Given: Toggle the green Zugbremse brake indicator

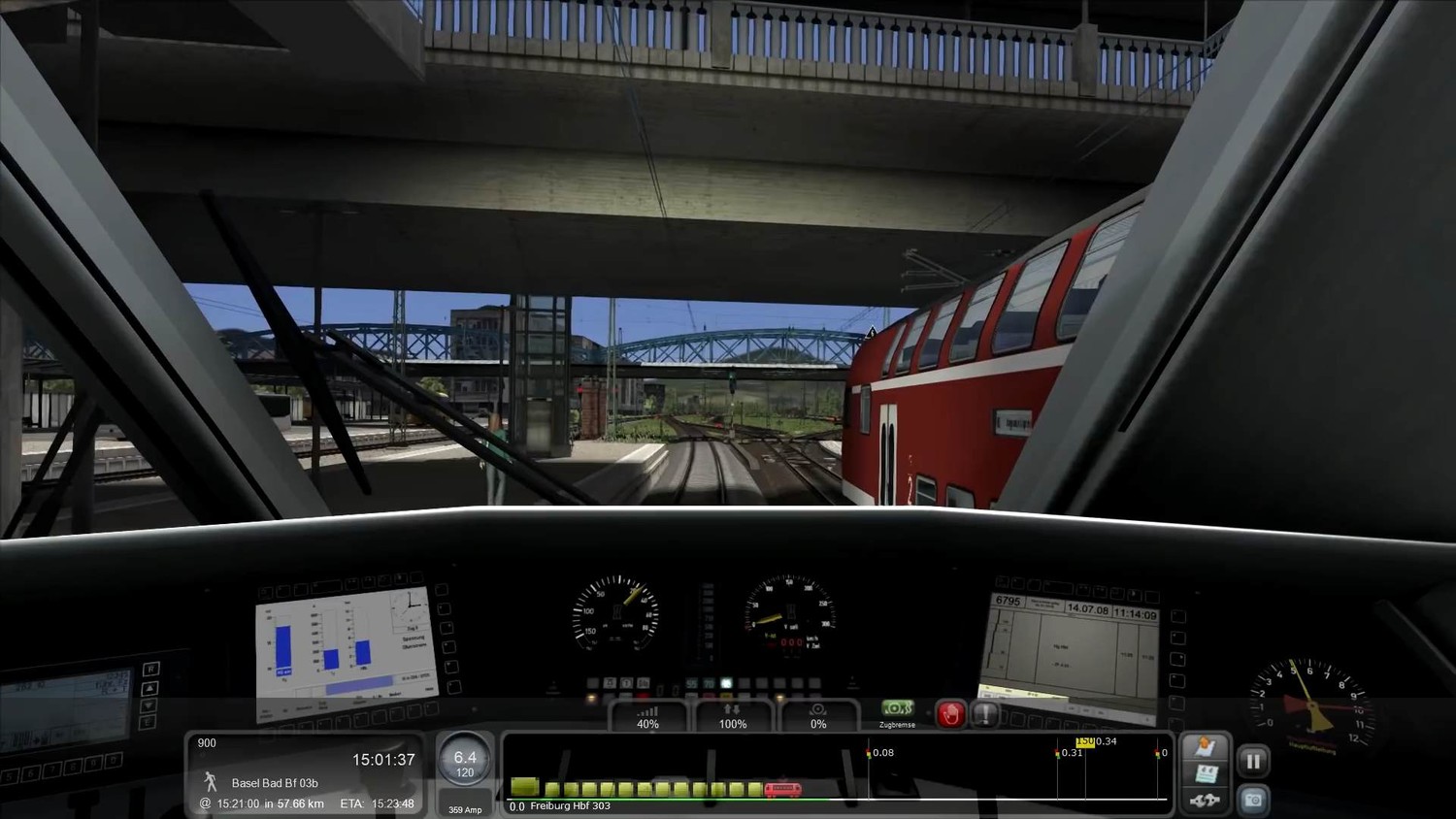Looking at the screenshot, I should pos(897,710).
